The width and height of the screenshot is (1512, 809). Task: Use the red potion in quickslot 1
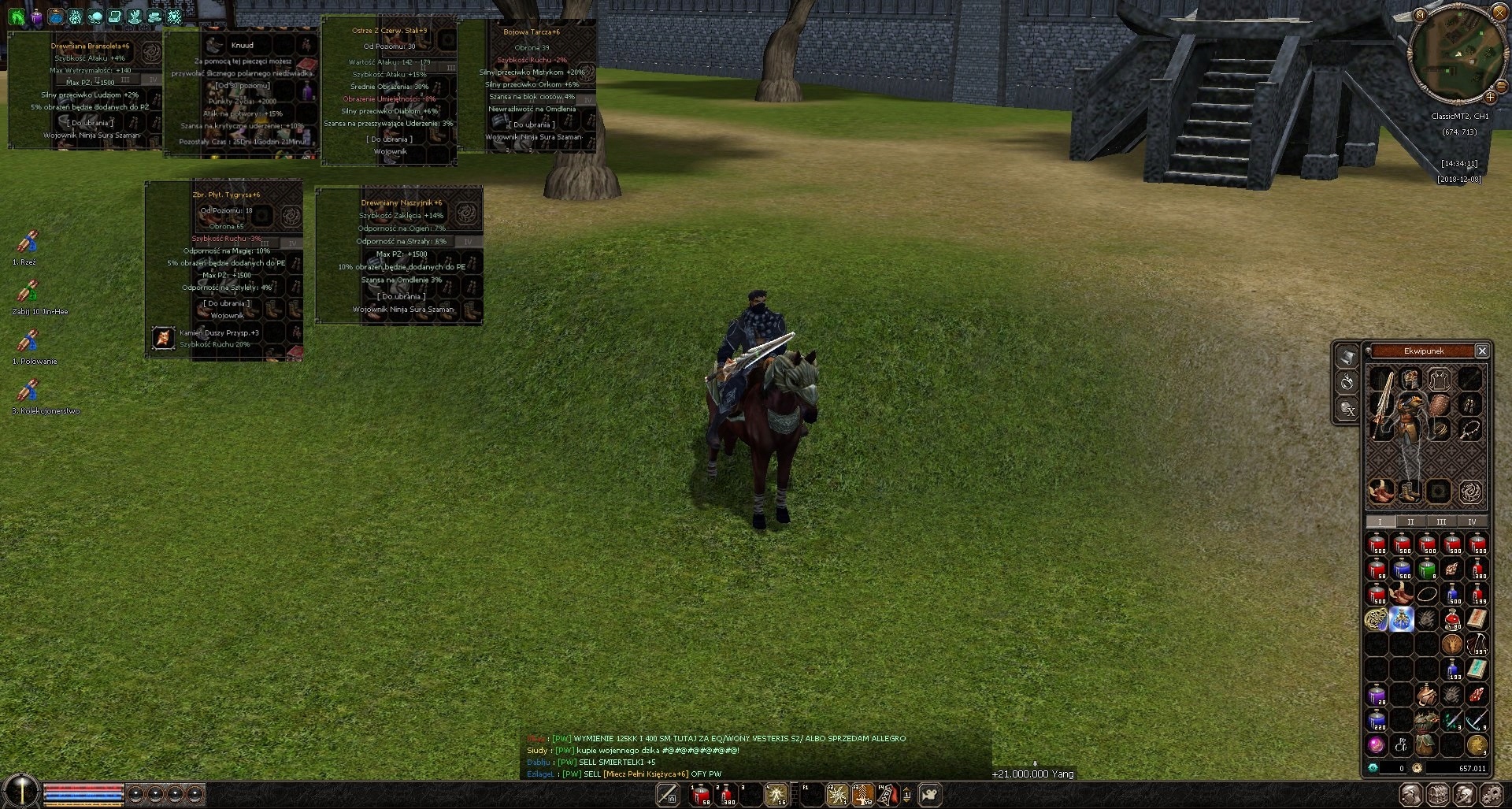[x=700, y=795]
